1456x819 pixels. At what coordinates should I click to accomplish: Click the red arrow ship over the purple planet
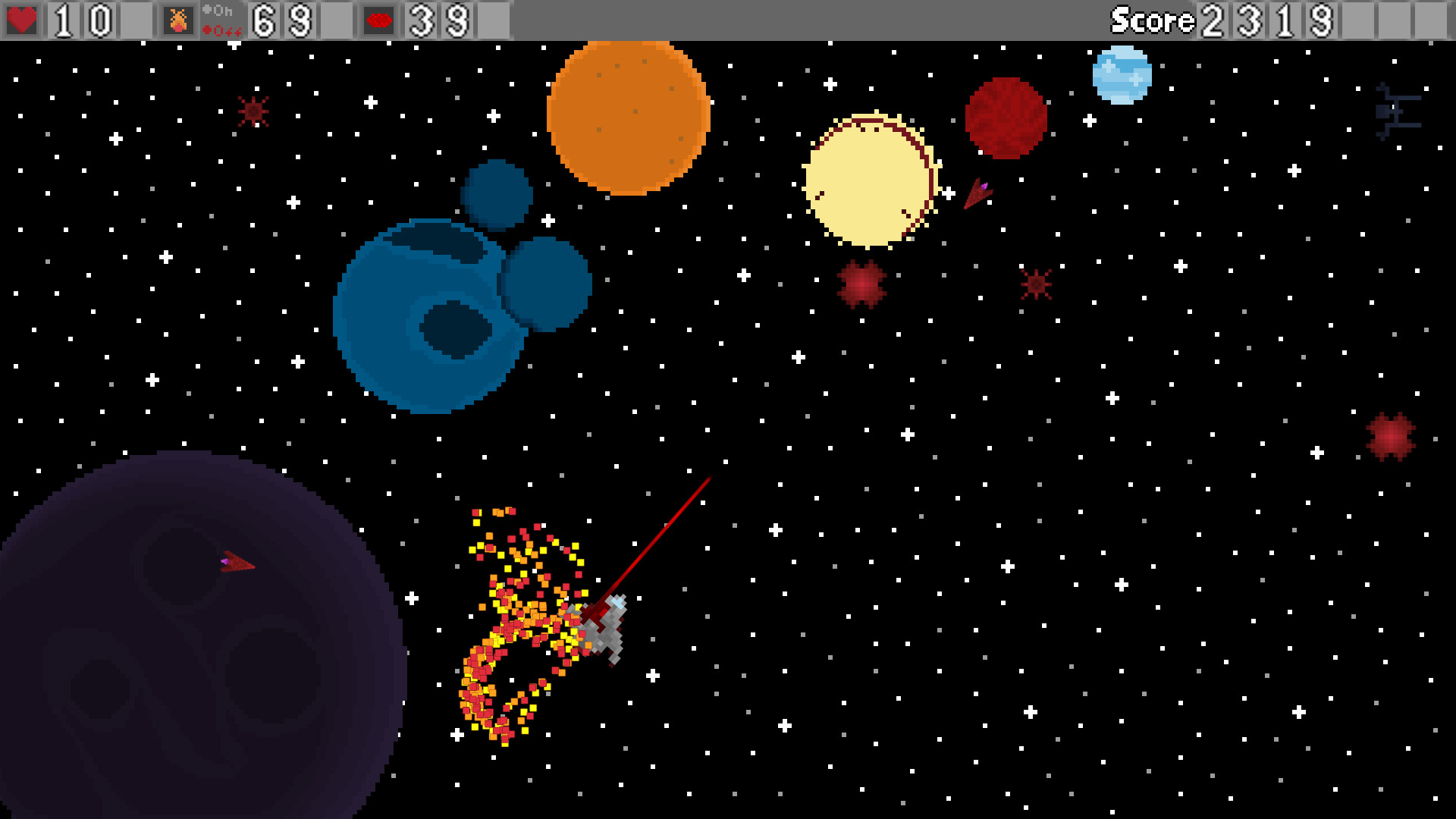[x=237, y=563]
